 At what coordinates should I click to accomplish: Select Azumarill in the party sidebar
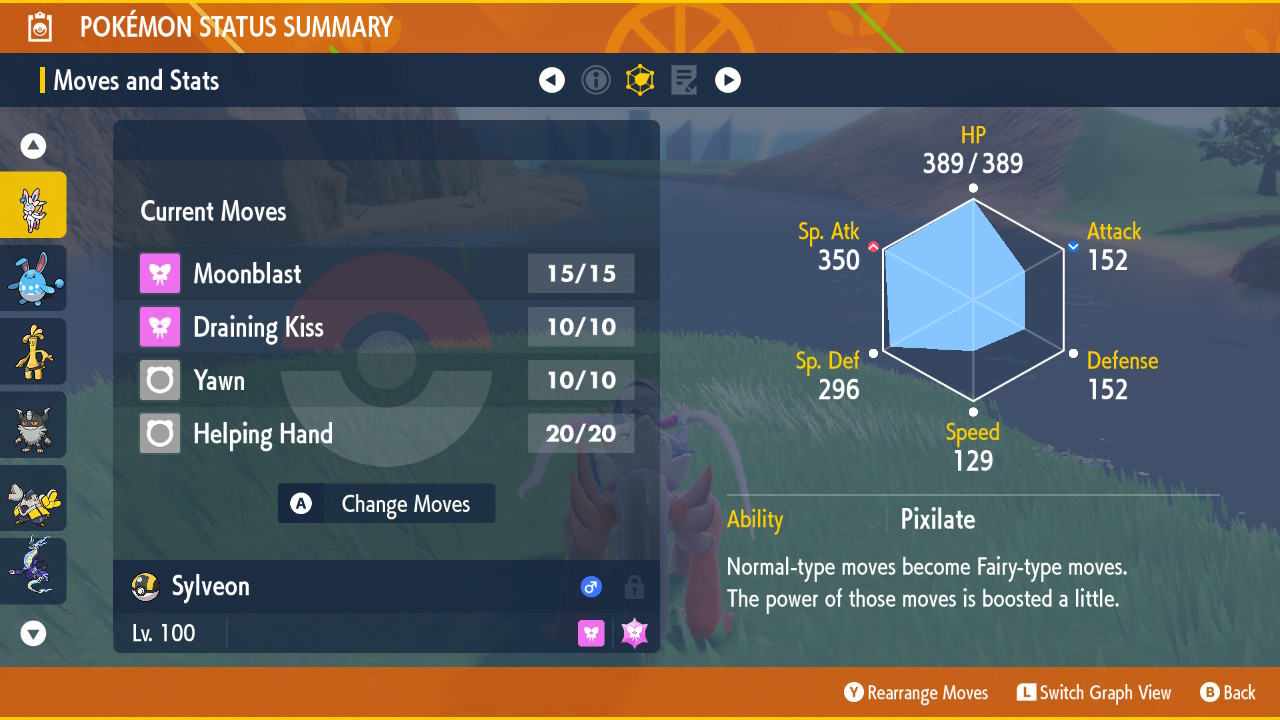pyautogui.click(x=33, y=277)
